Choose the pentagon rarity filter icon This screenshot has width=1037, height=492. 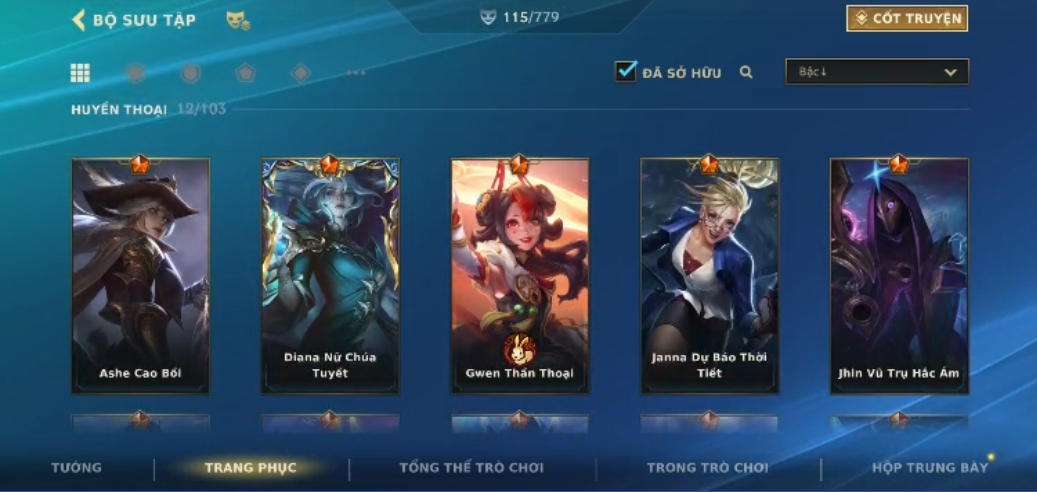pos(245,73)
